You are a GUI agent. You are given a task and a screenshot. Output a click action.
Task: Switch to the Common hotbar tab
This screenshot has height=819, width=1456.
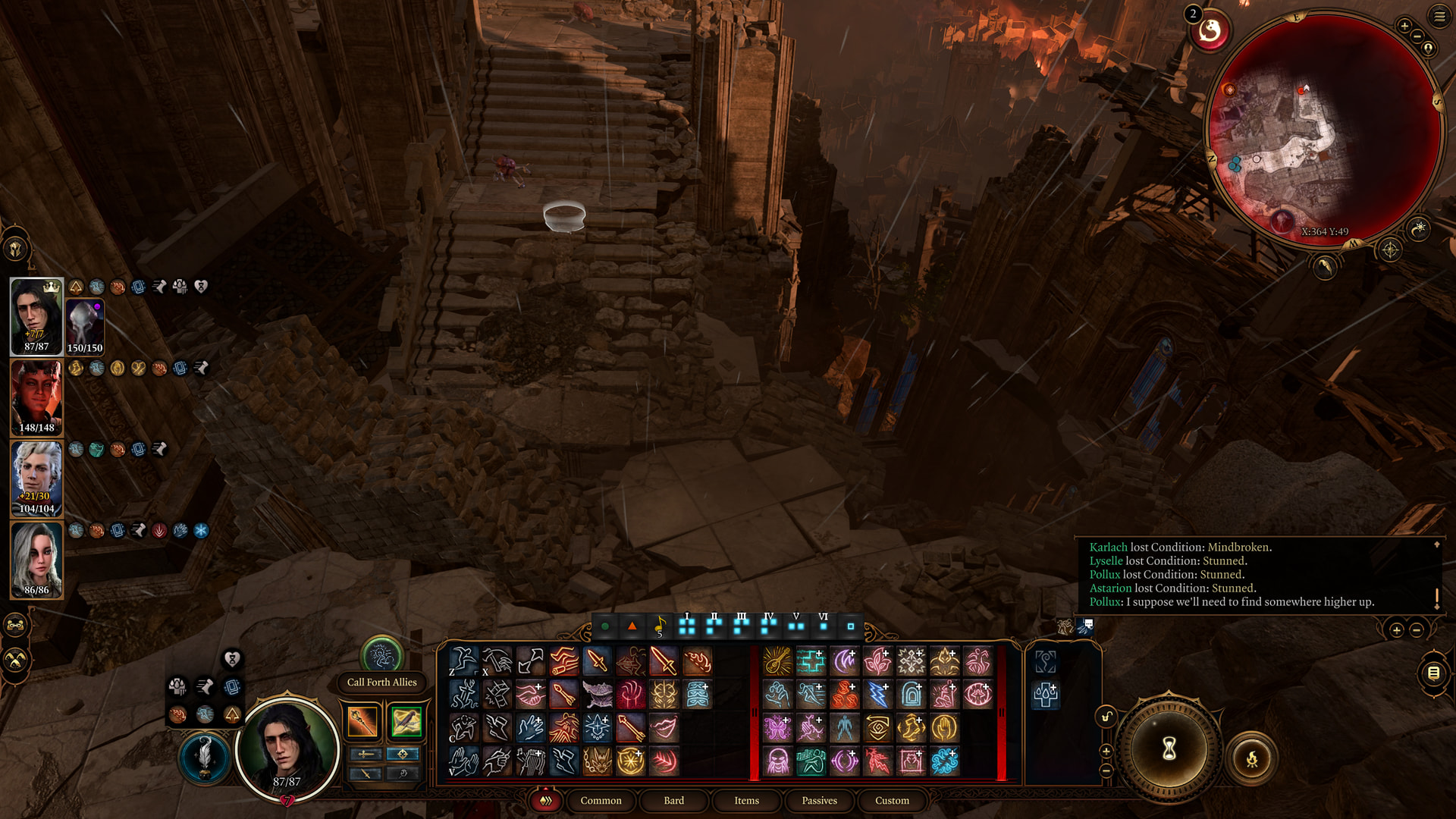(601, 800)
